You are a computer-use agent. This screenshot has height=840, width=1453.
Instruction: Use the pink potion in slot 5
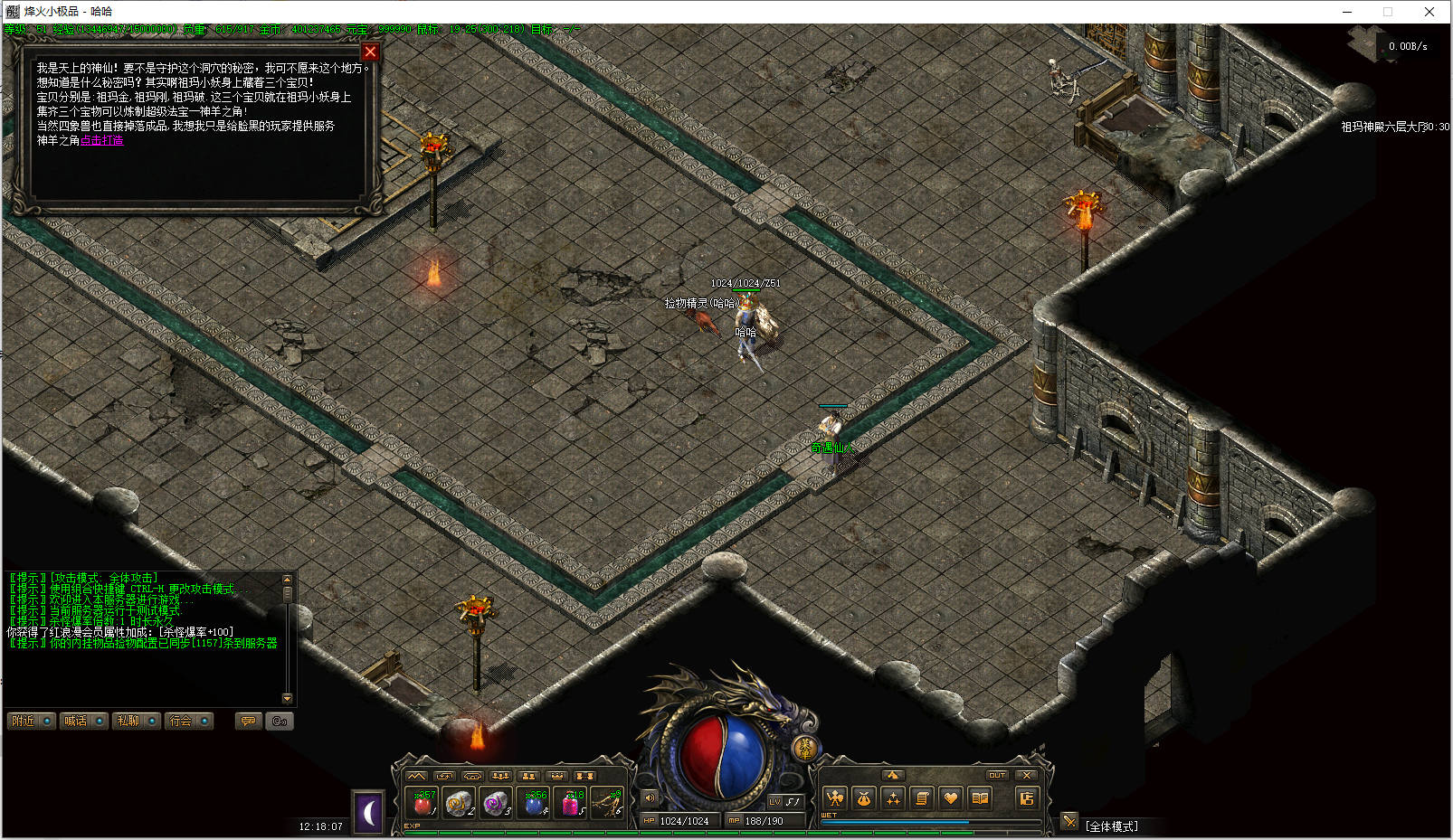pyautogui.click(x=572, y=803)
